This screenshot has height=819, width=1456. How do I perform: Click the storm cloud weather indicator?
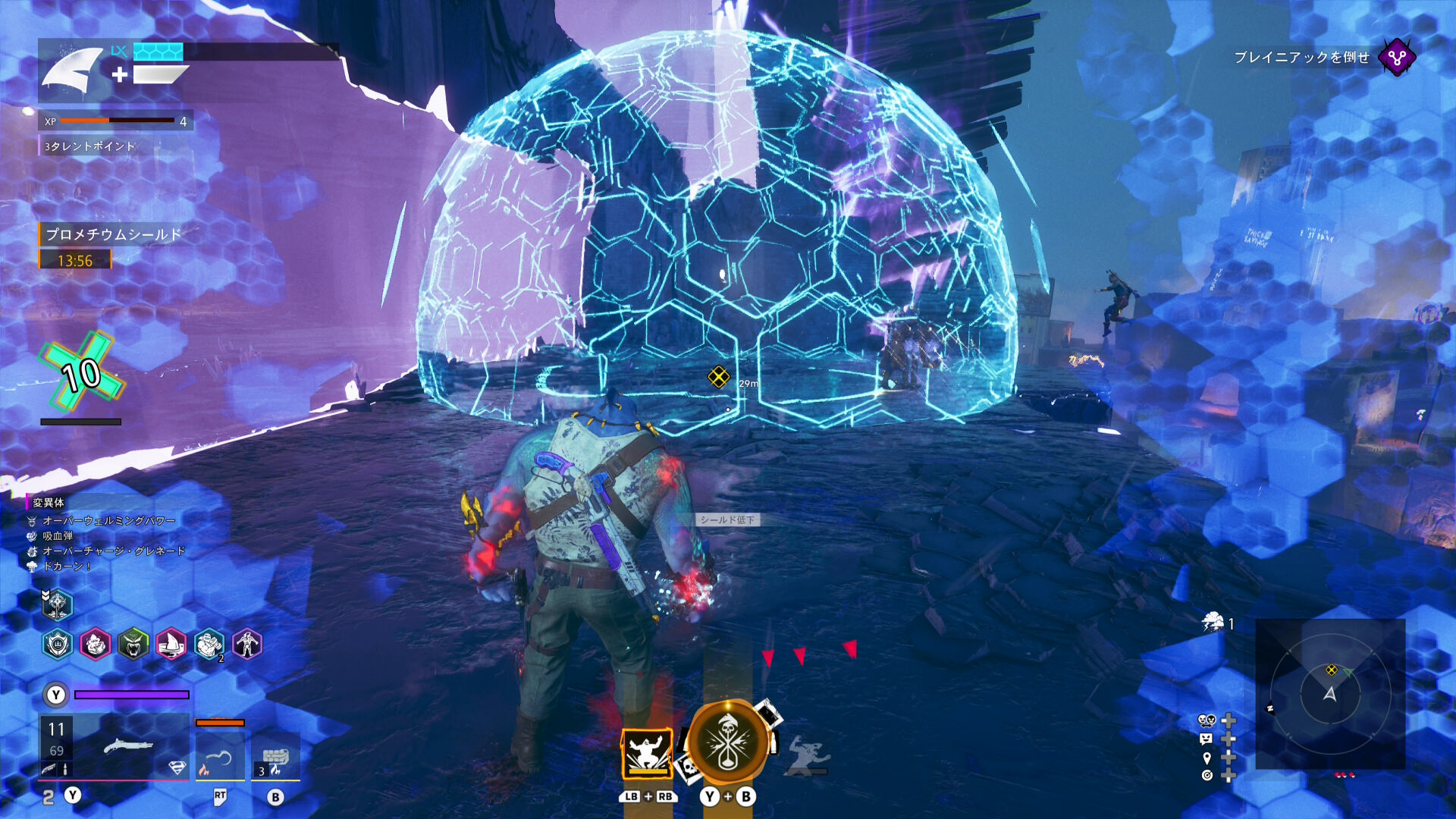pyautogui.click(x=1213, y=623)
